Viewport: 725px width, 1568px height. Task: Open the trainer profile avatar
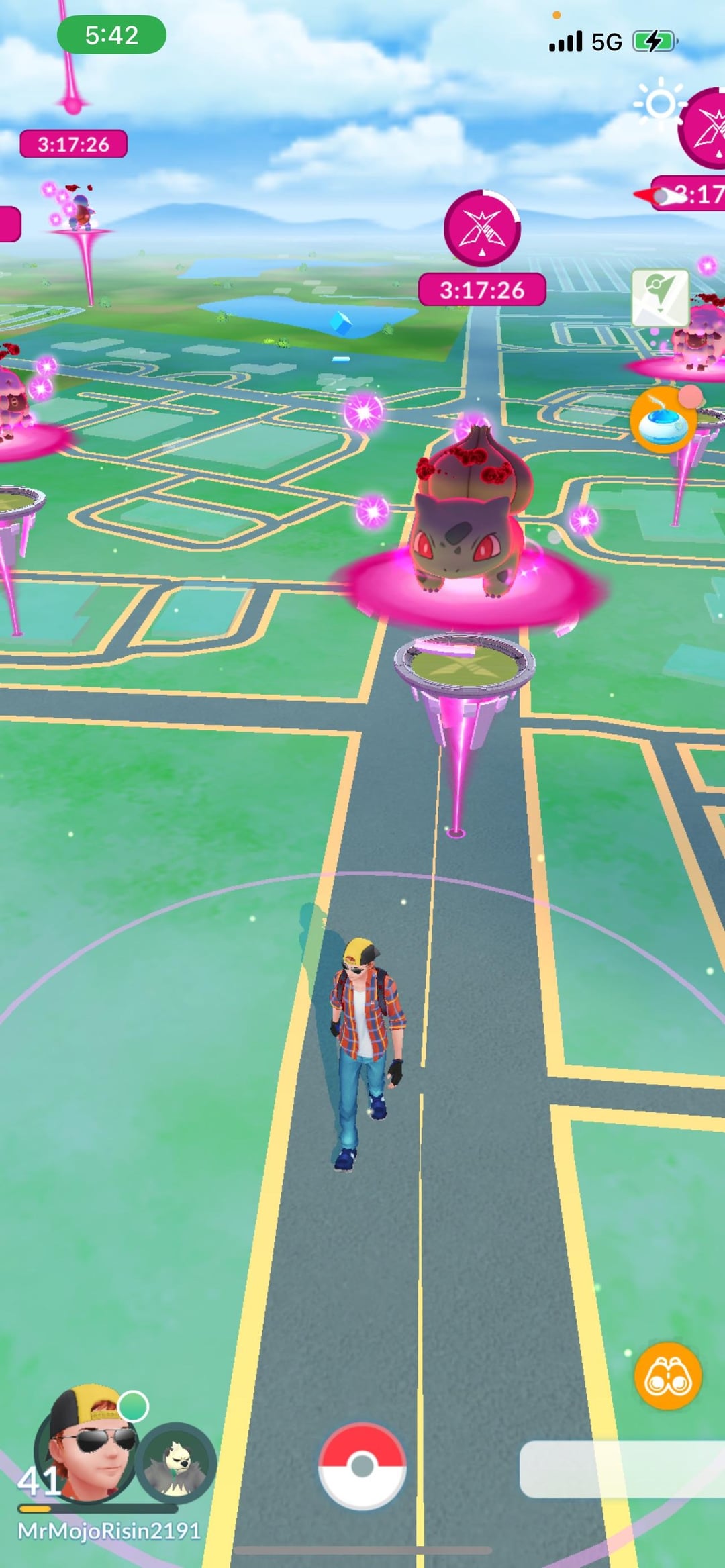pyautogui.click(x=87, y=1443)
